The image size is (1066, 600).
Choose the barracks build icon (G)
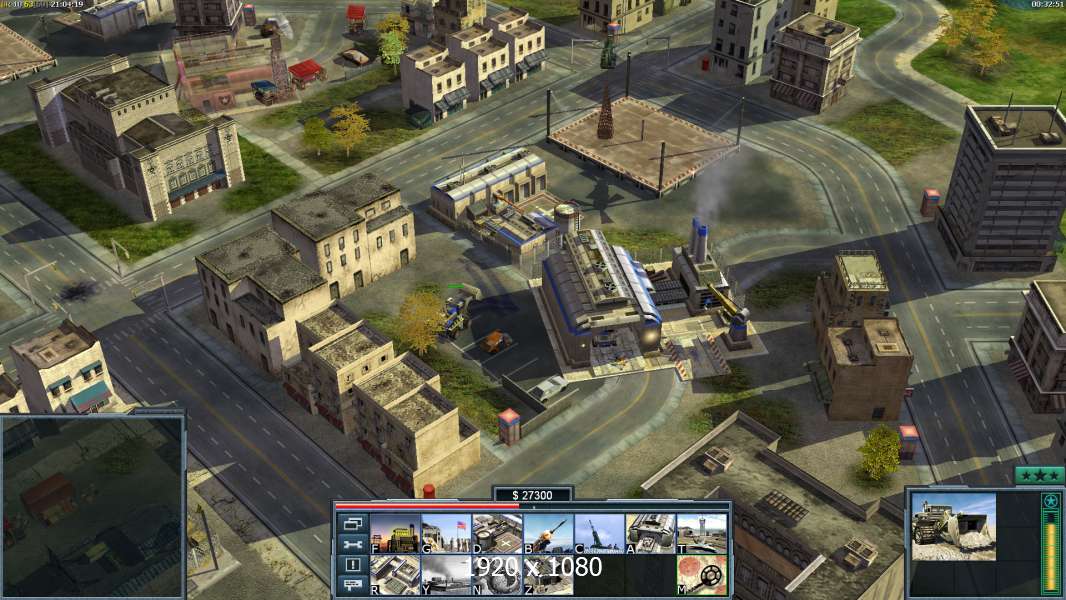(446, 533)
